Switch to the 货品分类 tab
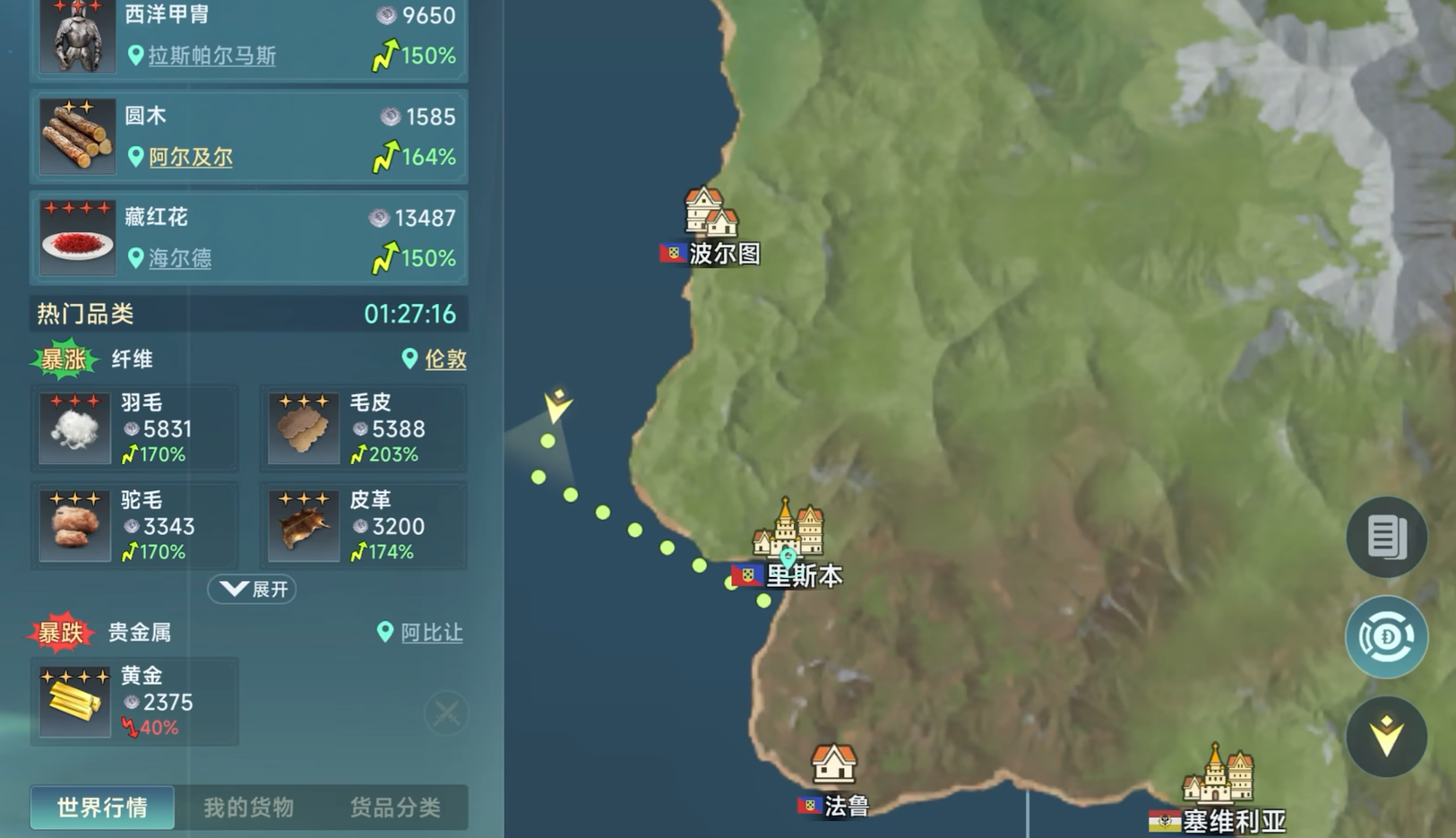Screen dimensions: 1456x838 click(397, 807)
